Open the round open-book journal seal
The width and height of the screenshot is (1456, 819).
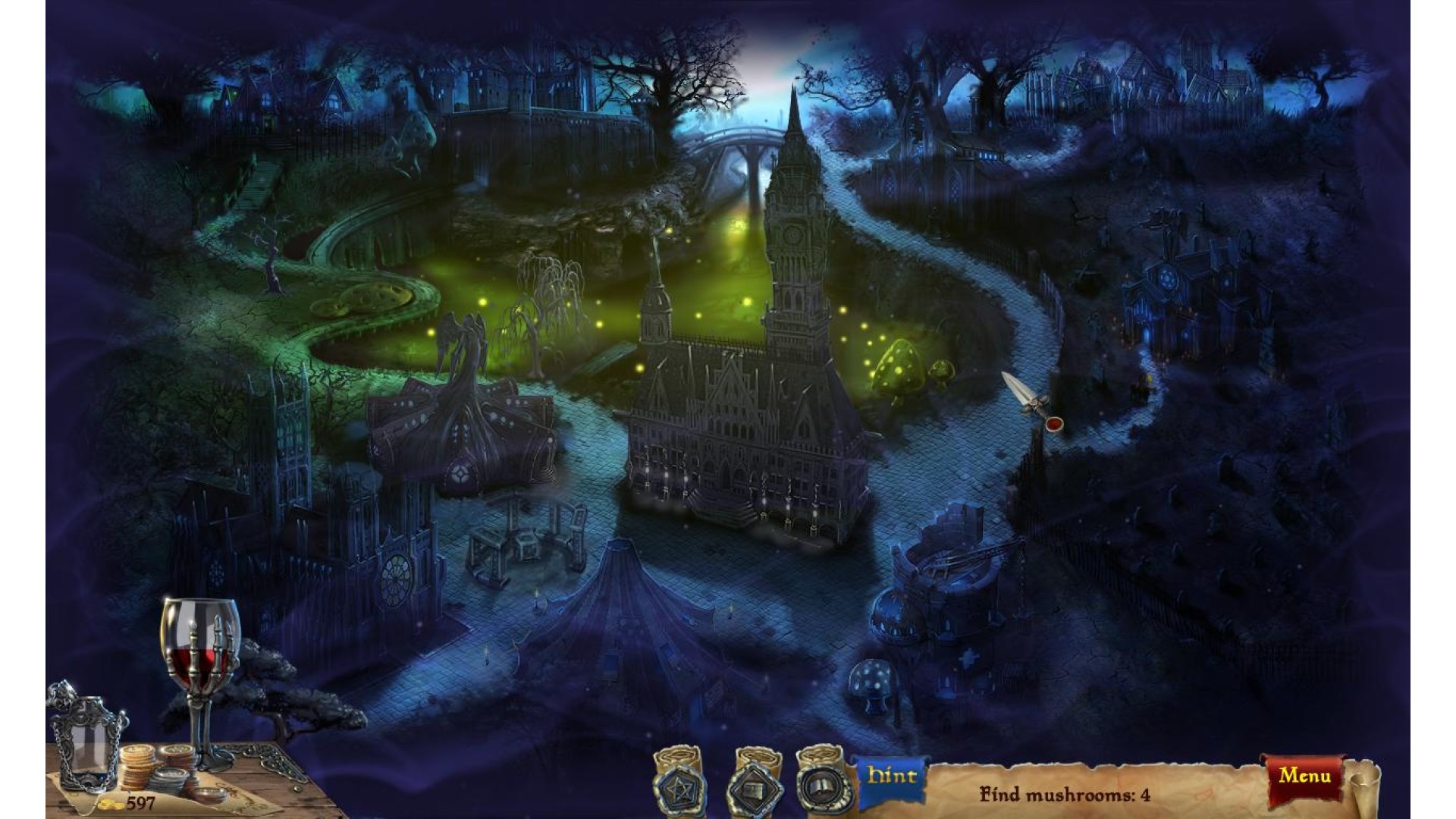[x=820, y=788]
